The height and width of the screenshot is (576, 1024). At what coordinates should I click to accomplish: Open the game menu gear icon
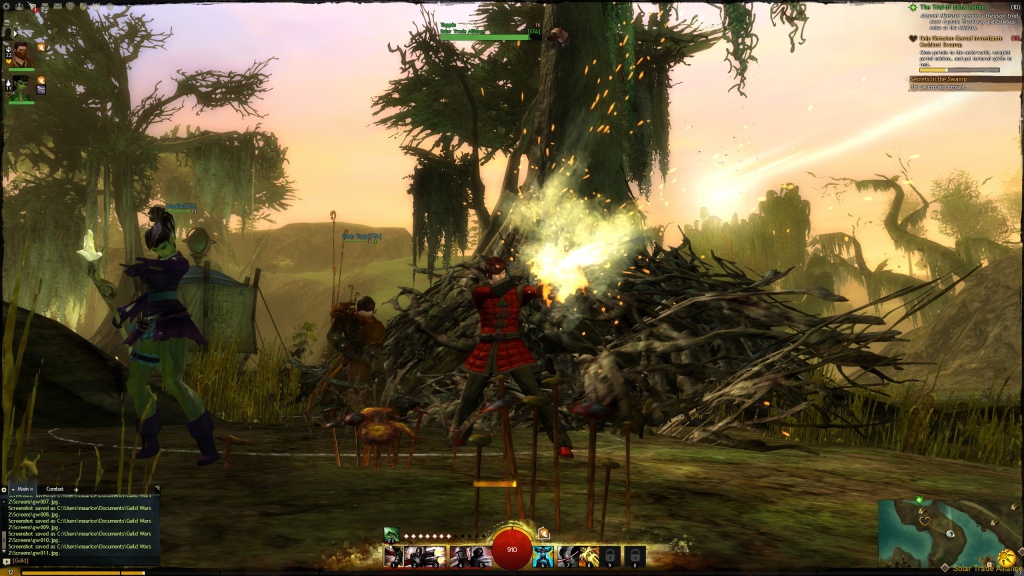(7, 5)
